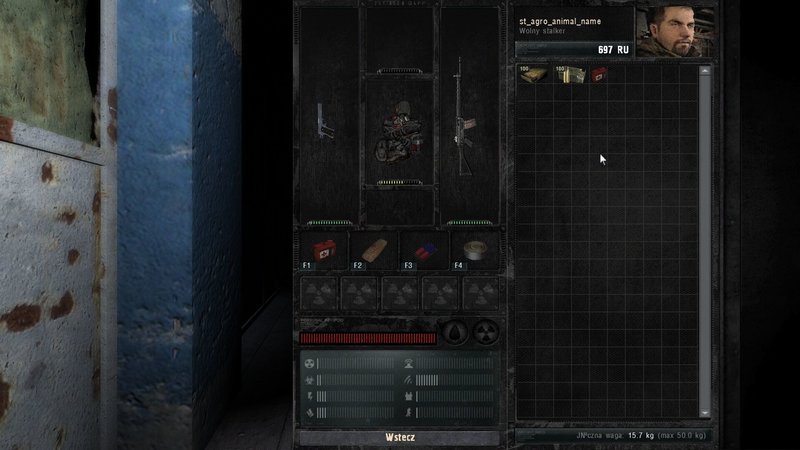The height and width of the screenshot is (450, 800).
Task: Select the red medkit in the backpack
Action: coord(599,74)
